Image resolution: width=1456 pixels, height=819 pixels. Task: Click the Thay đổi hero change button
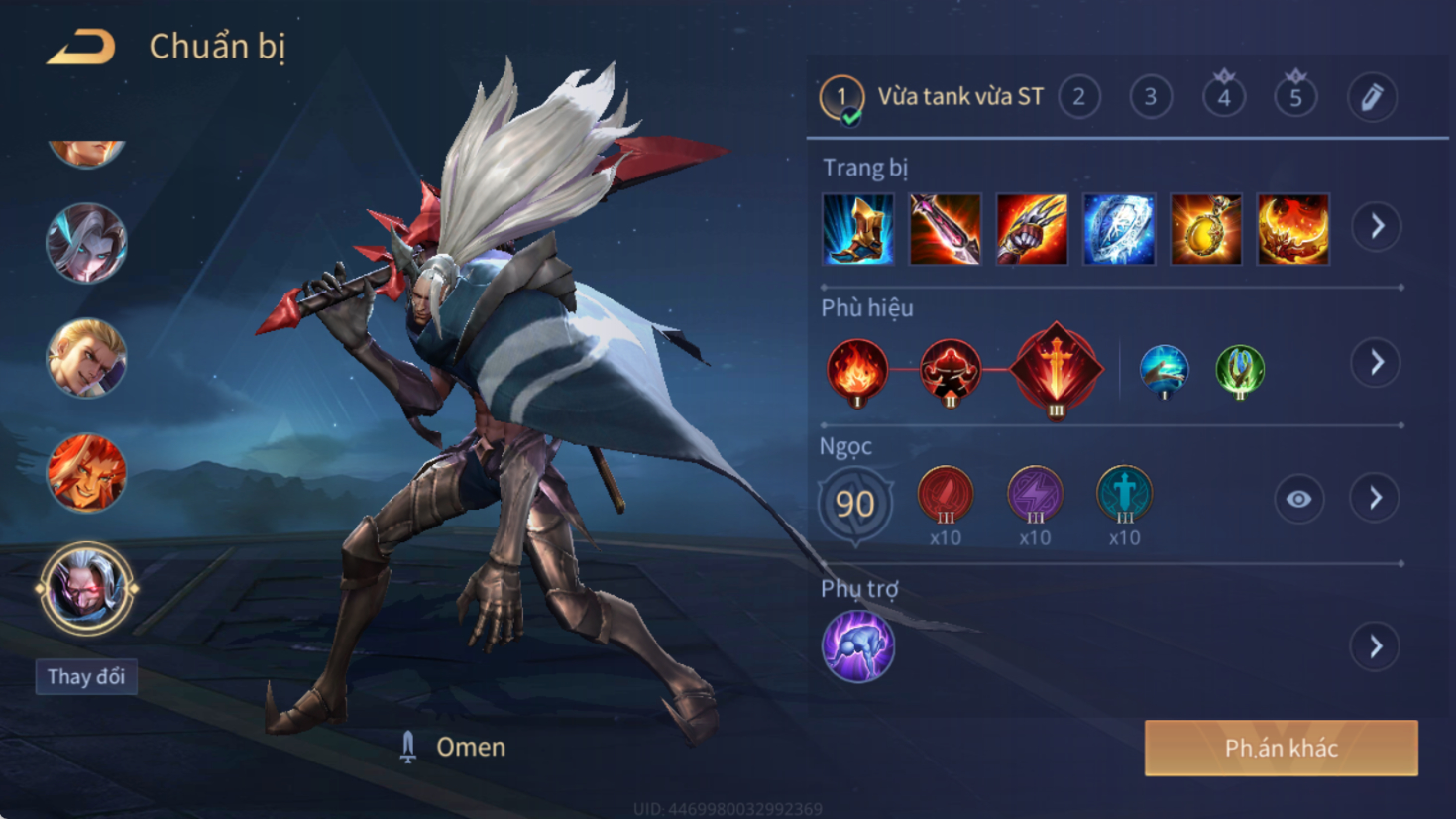pyautogui.click(x=86, y=677)
